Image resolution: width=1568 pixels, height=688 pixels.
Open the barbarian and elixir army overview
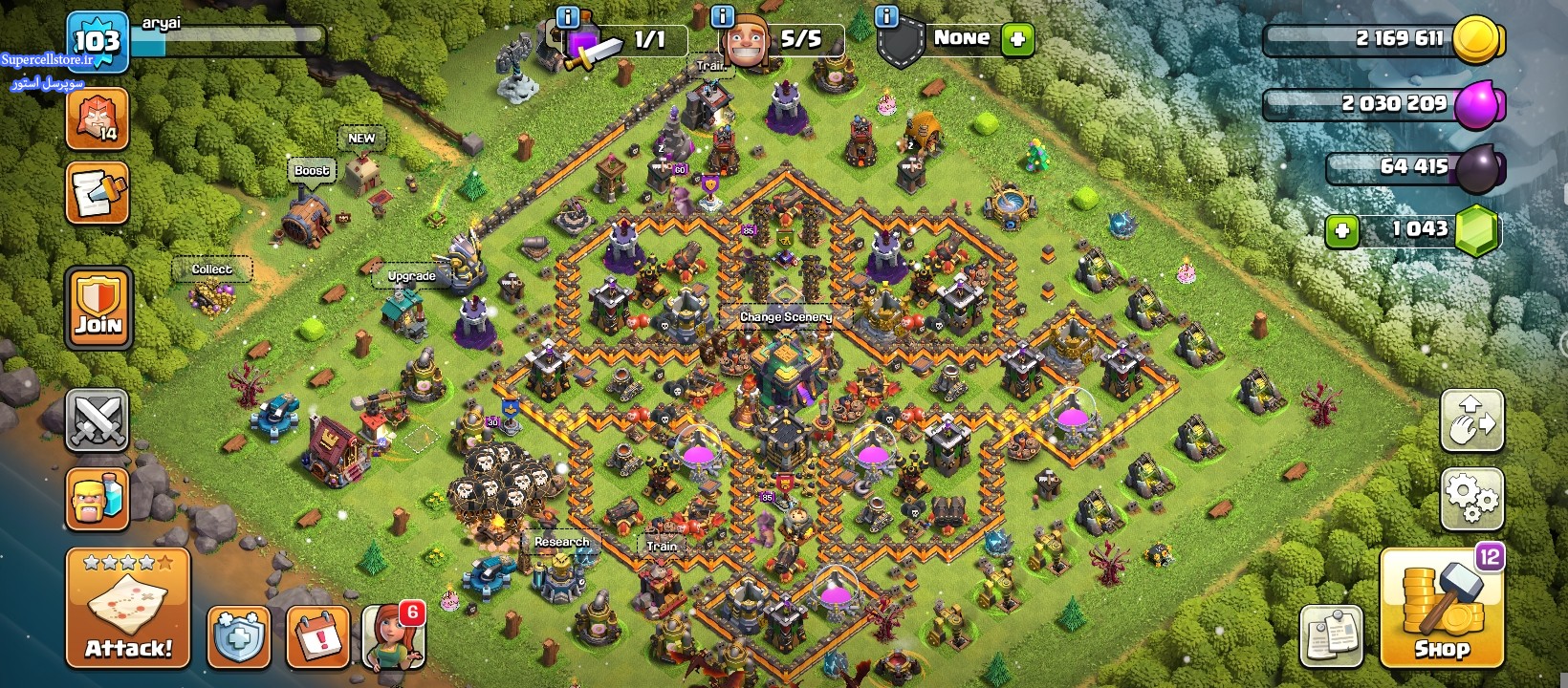tap(98, 498)
